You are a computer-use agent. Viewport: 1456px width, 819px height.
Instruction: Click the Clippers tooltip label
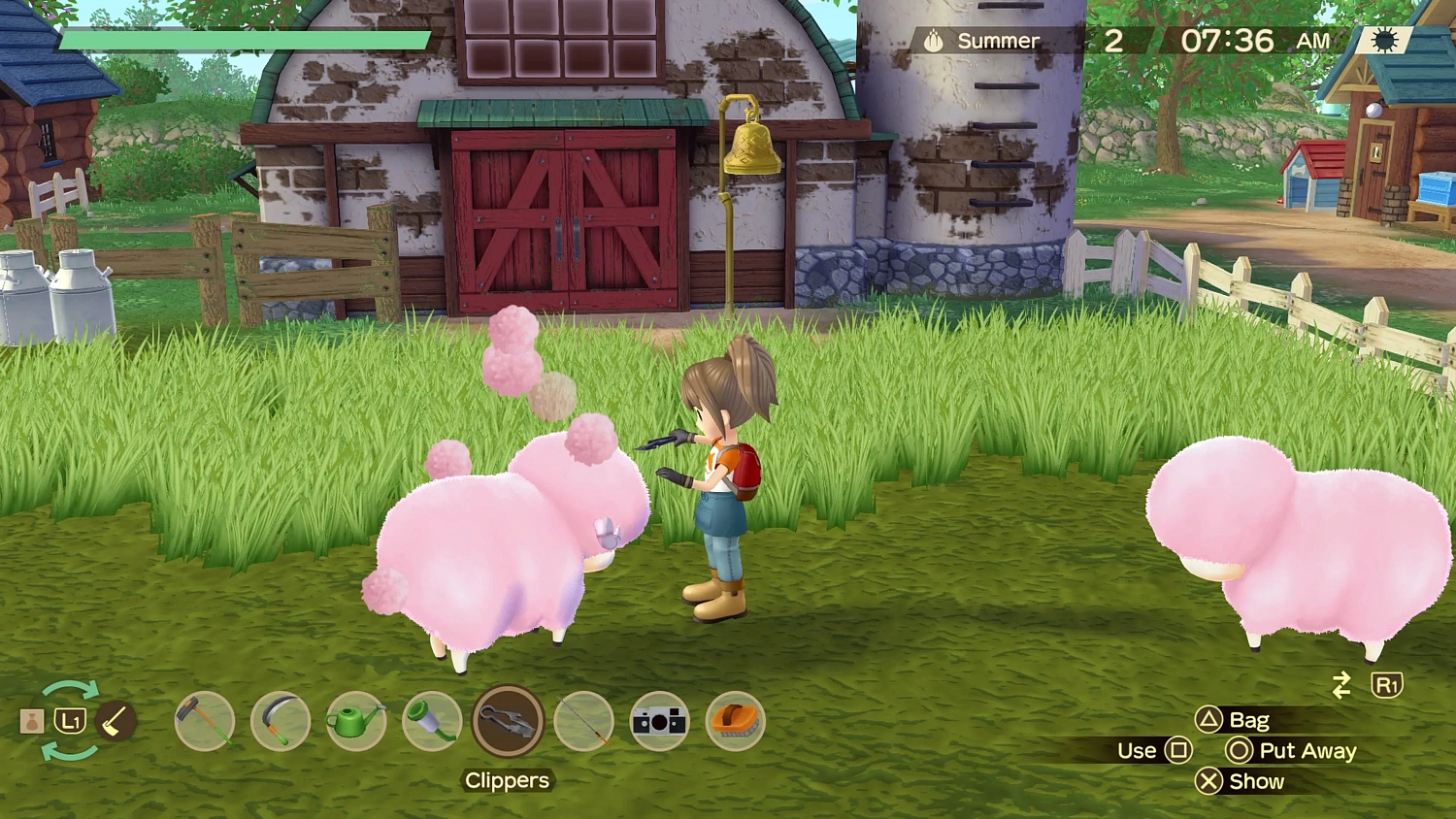click(x=507, y=781)
